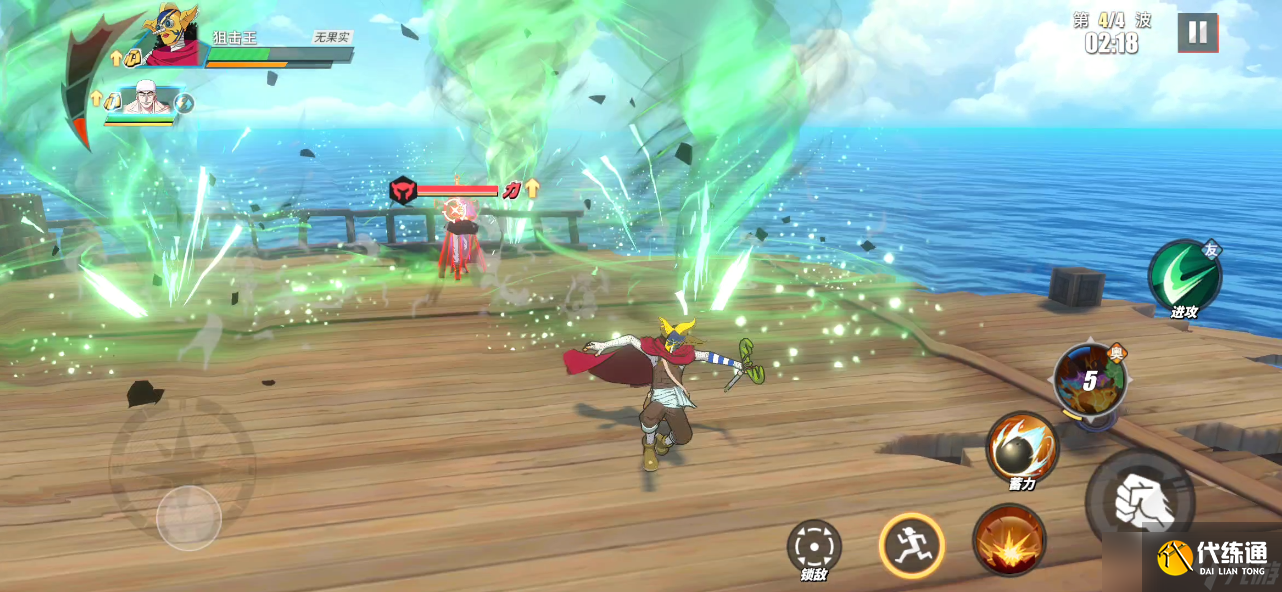Image resolution: width=1282 pixels, height=592 pixels.
Task: Trigger the ally 进攻 assist skill
Action: 1184,275
